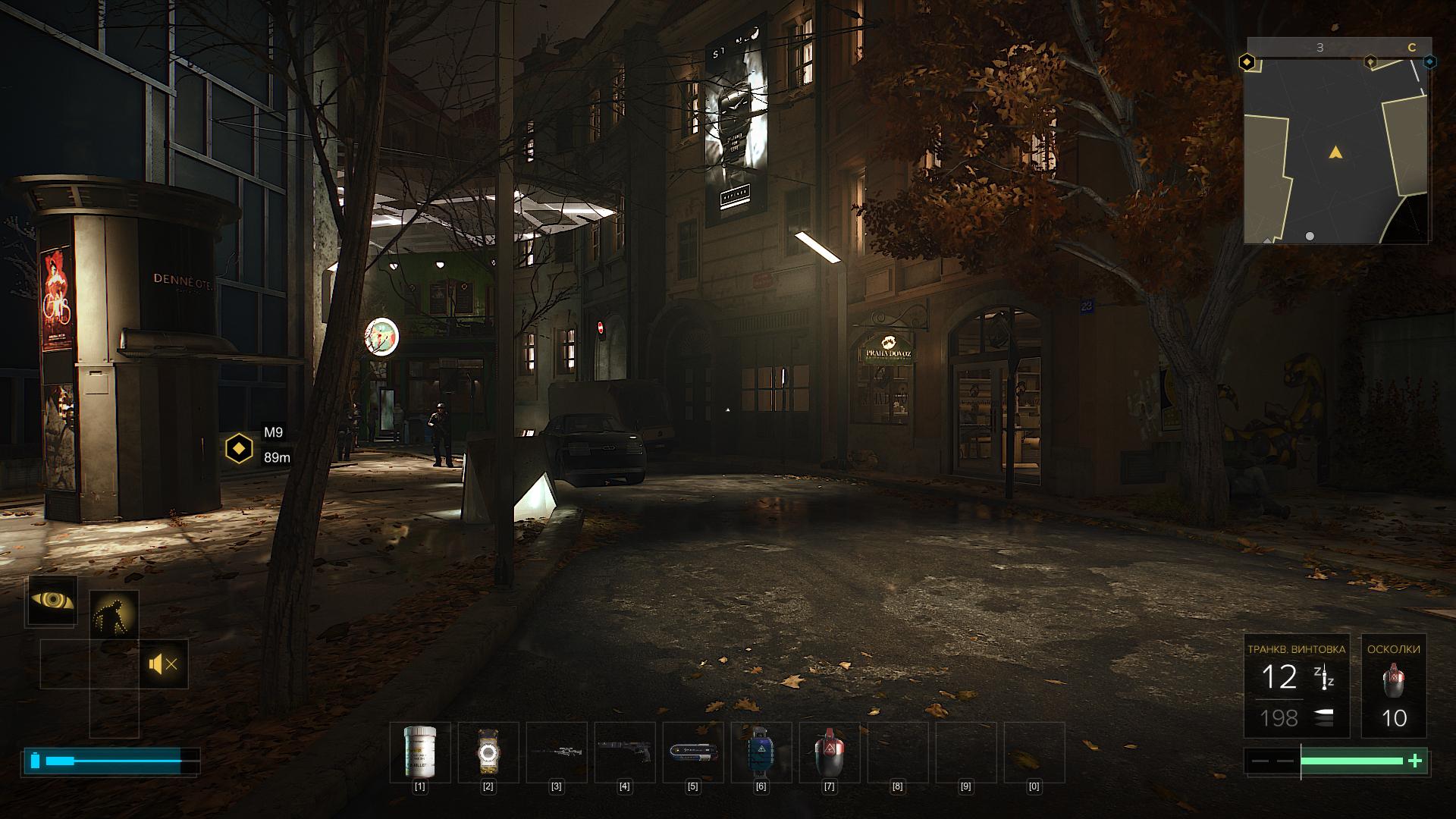
Task: Activate the glowing cloaked figure augmentation
Action: click(x=114, y=614)
